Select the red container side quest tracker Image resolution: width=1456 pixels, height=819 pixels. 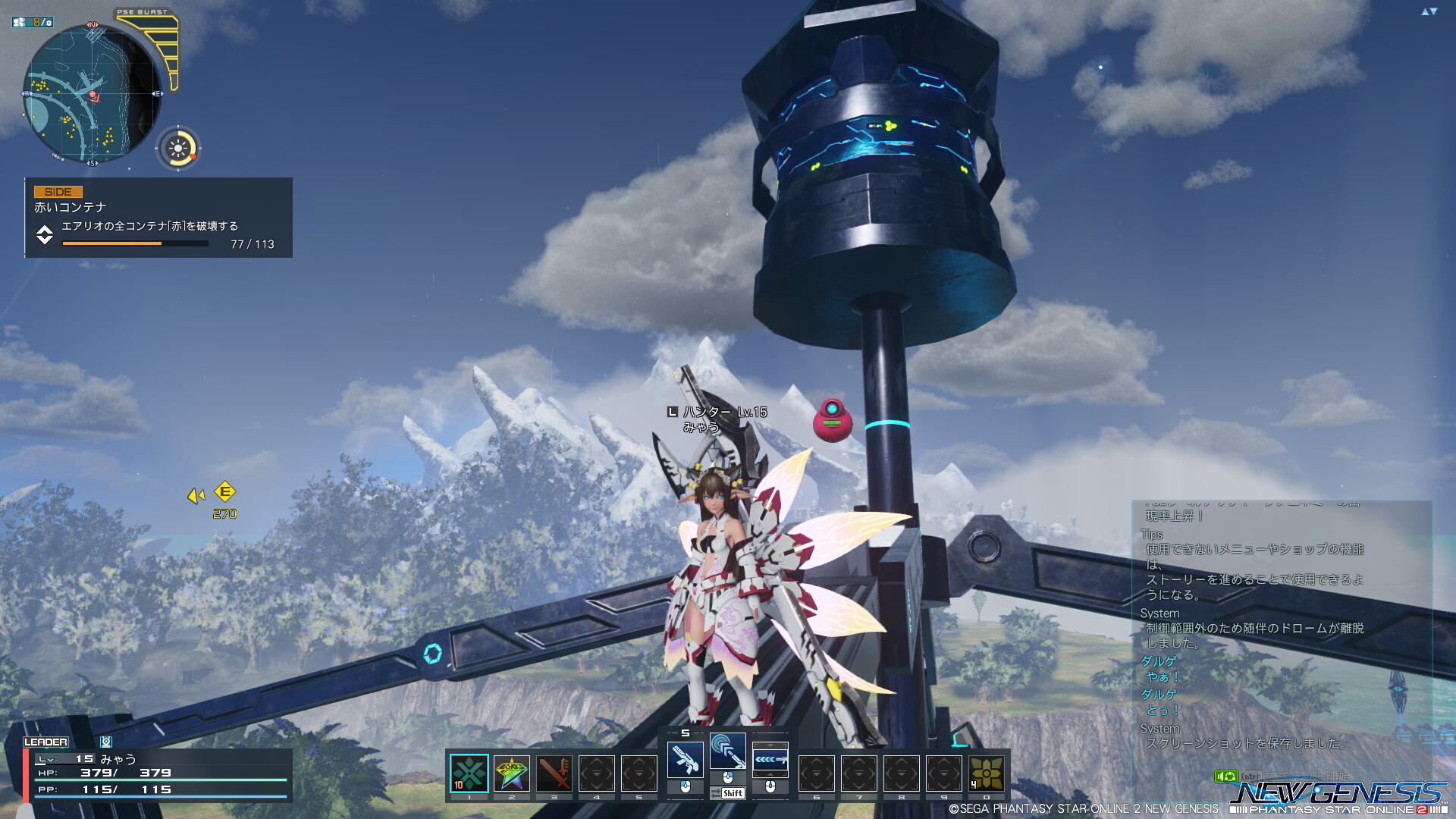[158, 218]
